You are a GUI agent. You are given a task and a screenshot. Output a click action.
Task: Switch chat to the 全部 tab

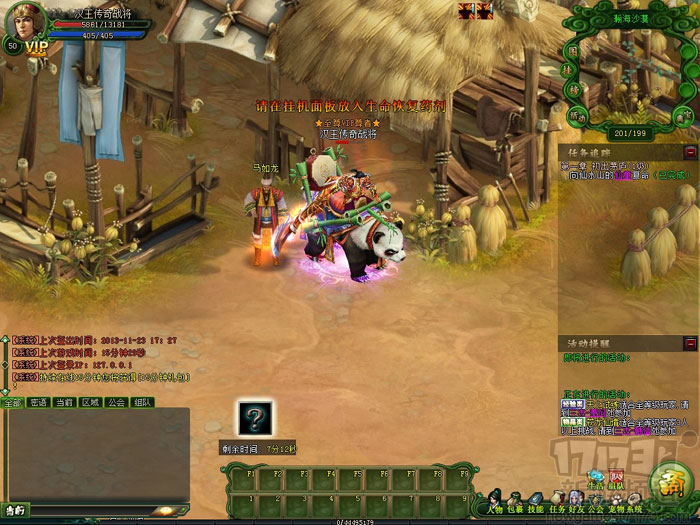12,402
